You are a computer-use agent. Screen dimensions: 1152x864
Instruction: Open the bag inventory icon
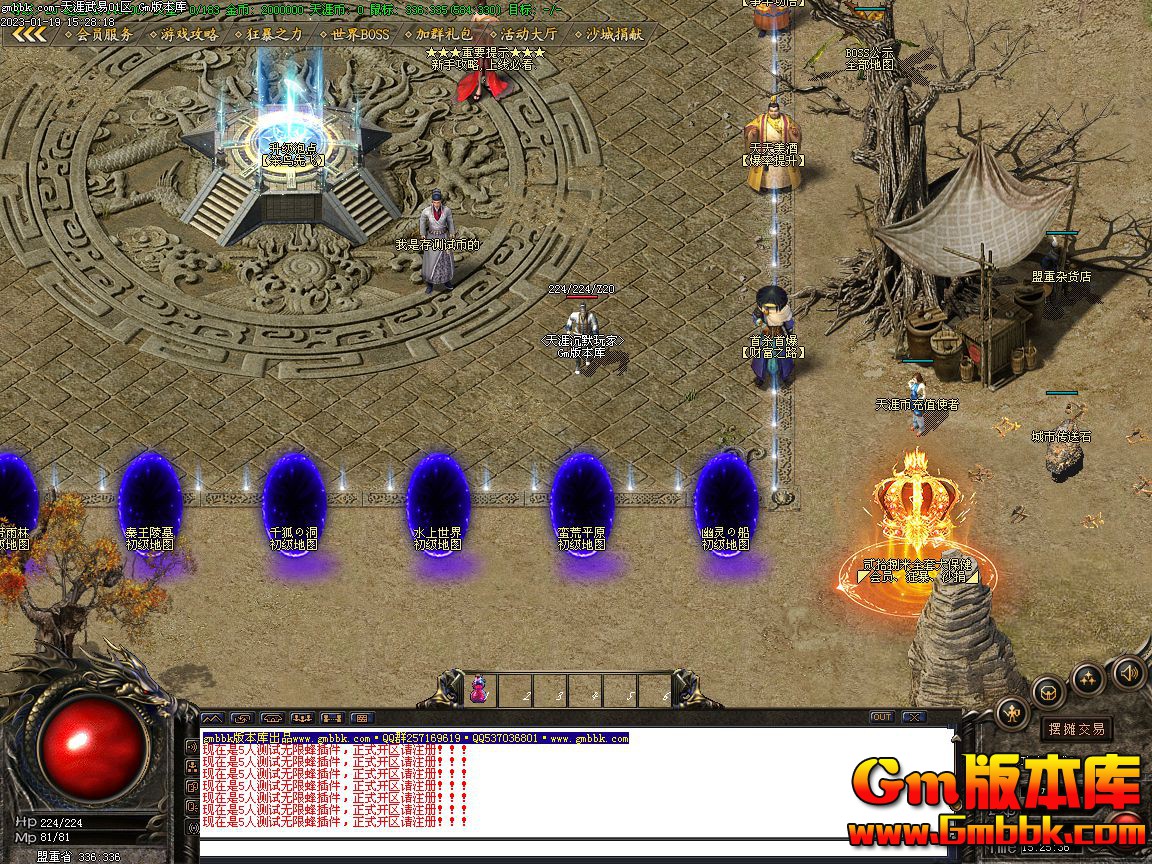tap(1049, 692)
